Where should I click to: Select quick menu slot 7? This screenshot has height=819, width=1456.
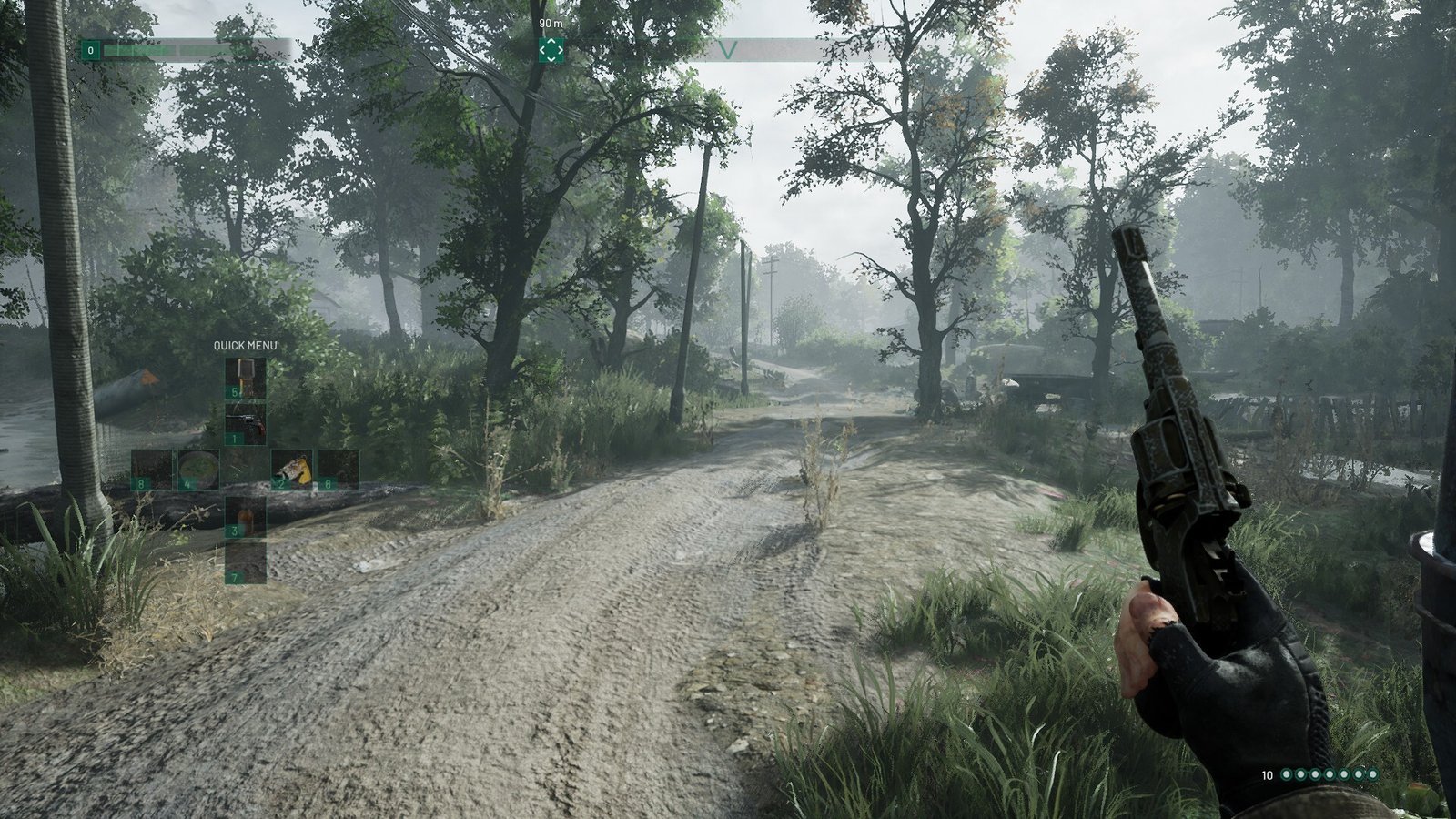click(x=246, y=562)
